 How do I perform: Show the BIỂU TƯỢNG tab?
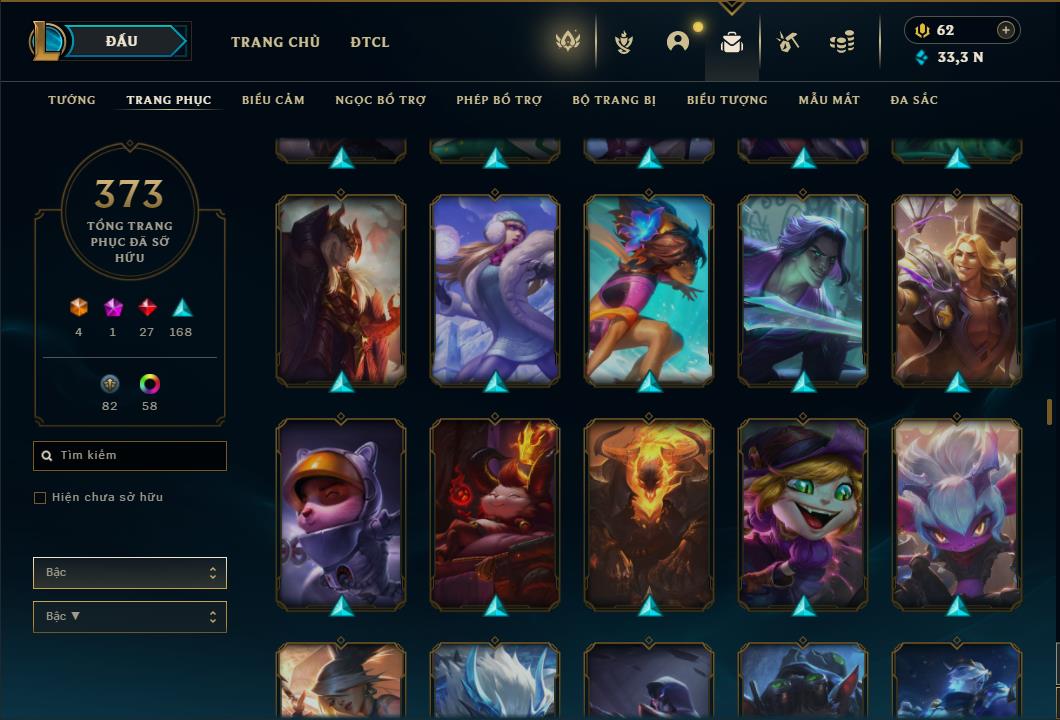tap(727, 100)
